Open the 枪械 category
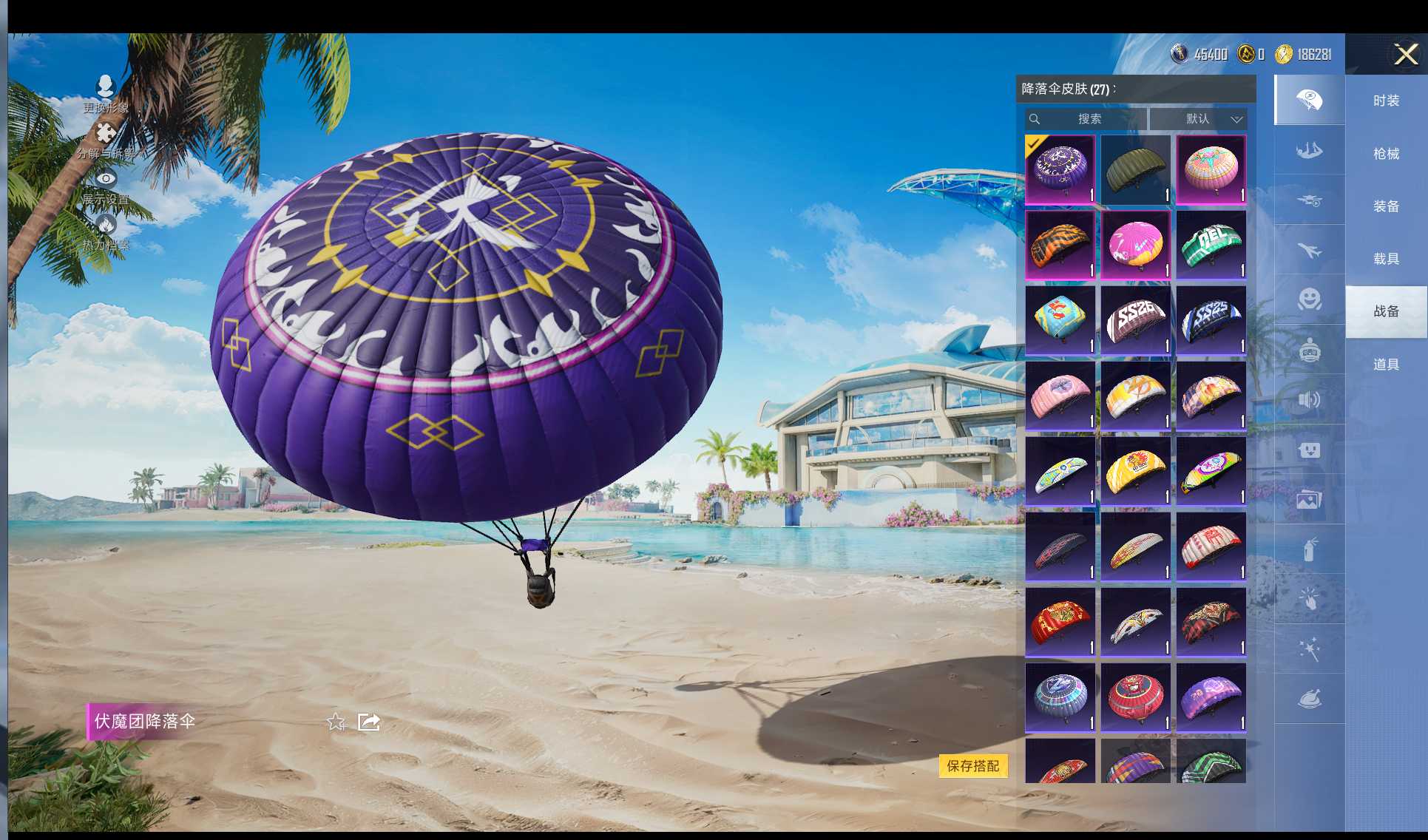 (1386, 154)
